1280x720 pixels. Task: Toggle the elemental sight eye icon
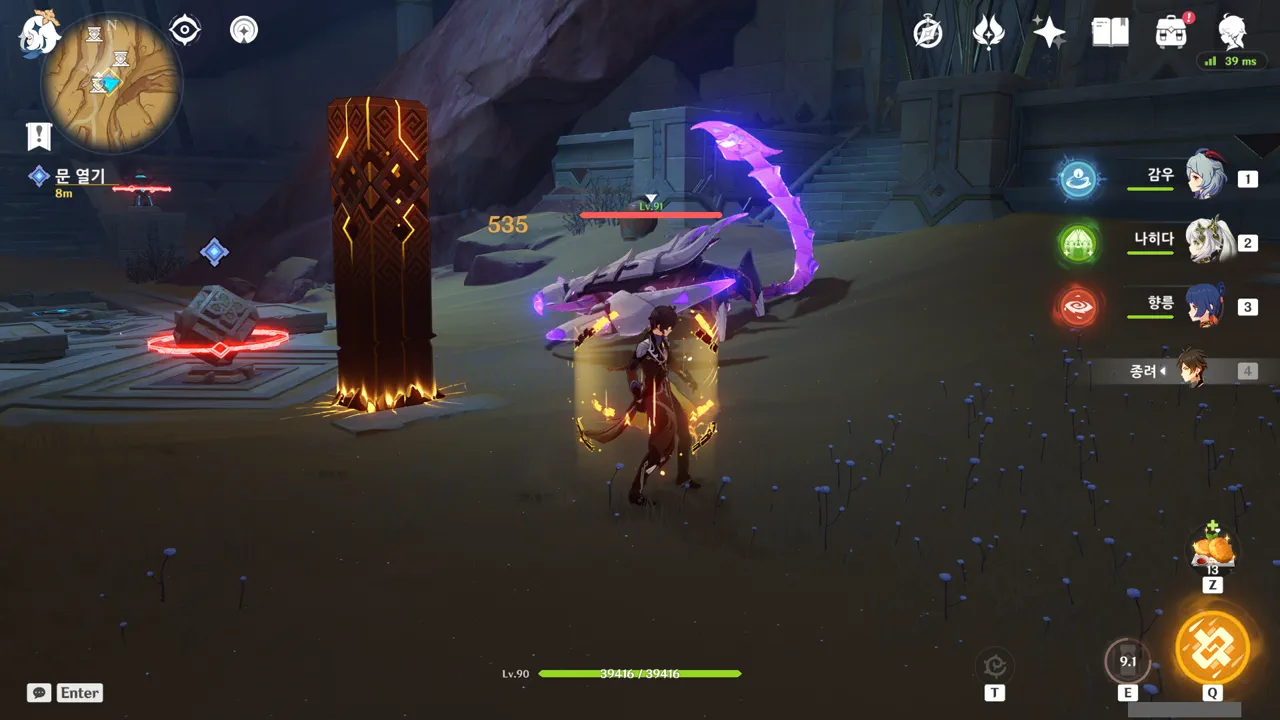click(x=185, y=30)
